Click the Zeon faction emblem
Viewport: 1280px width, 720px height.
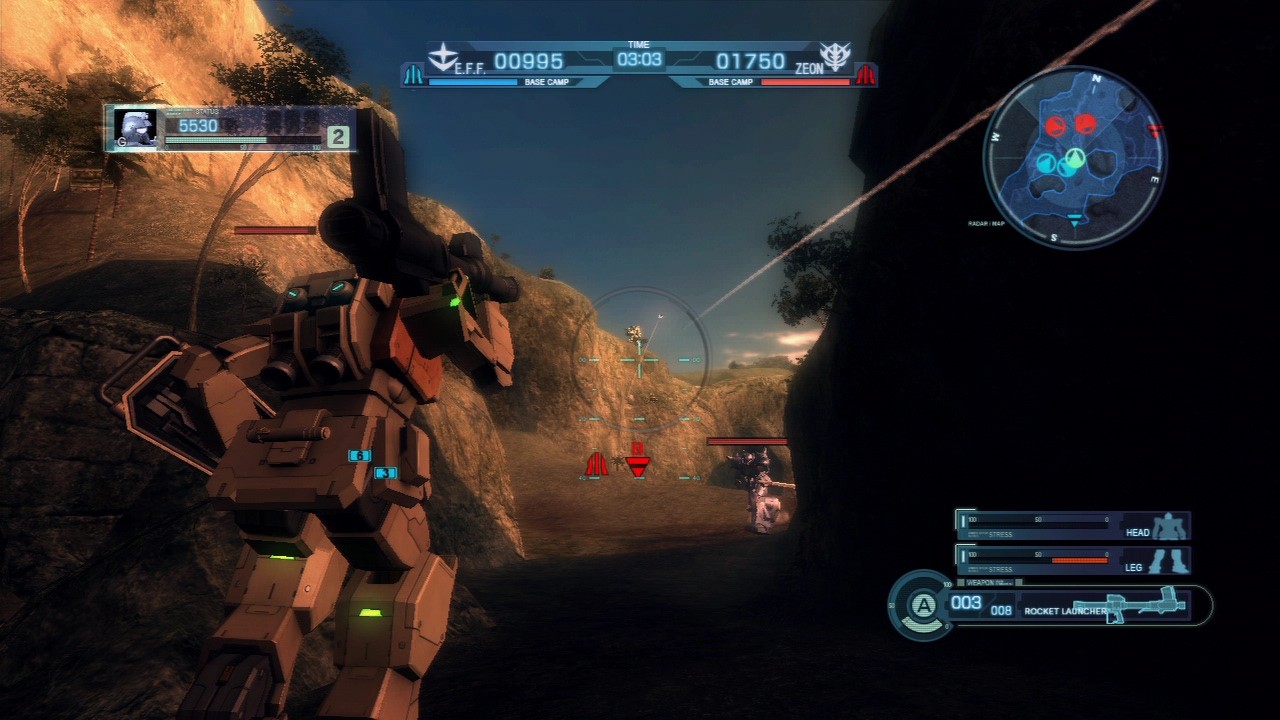pyautogui.click(x=833, y=56)
